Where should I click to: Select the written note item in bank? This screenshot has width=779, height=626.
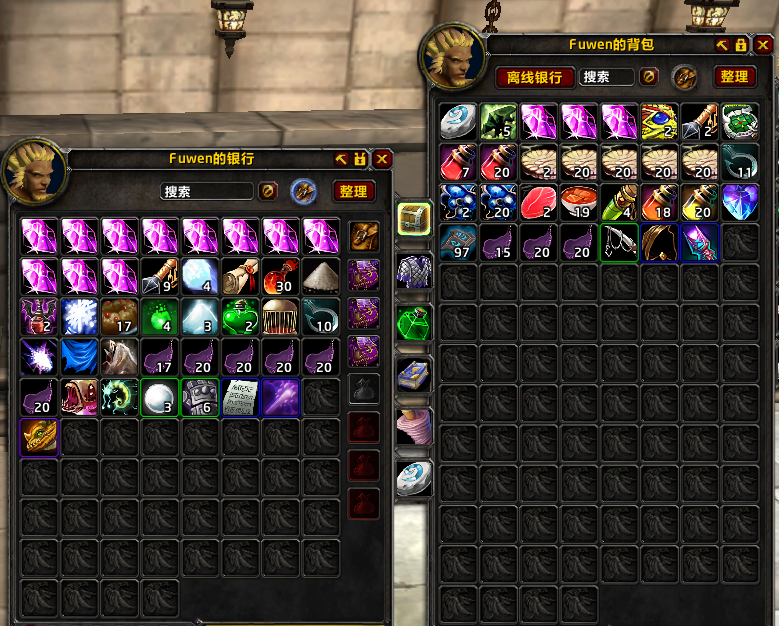pyautogui.click(x=241, y=397)
